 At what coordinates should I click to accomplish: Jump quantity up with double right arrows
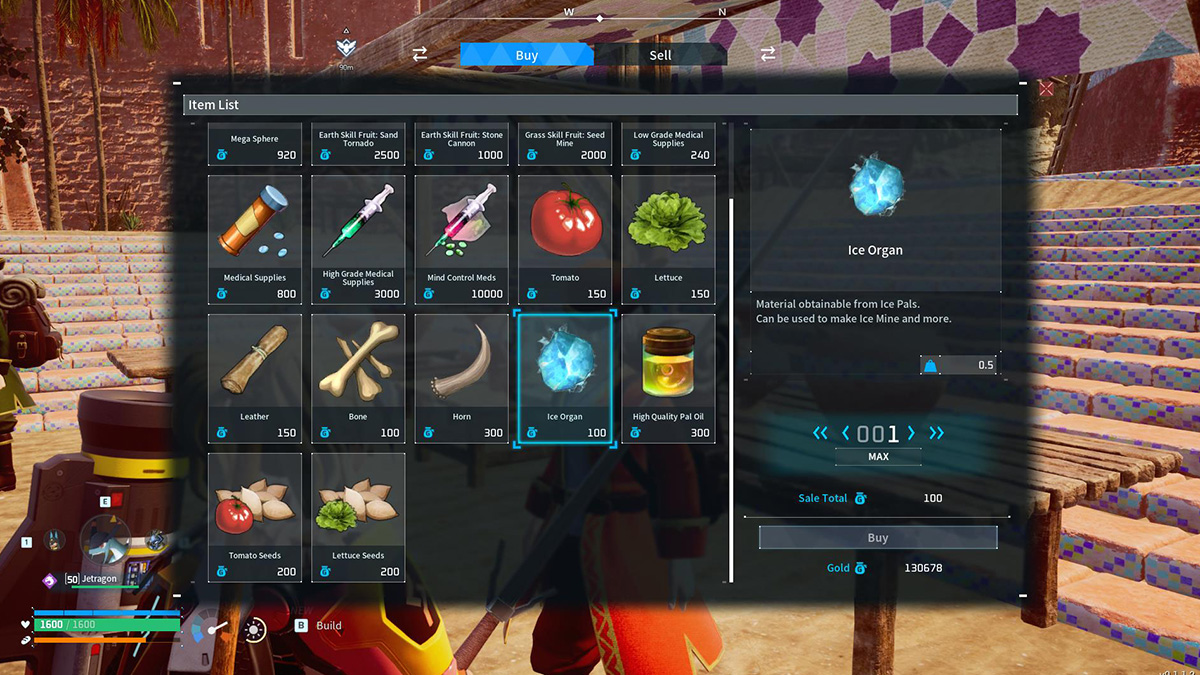[x=937, y=433]
